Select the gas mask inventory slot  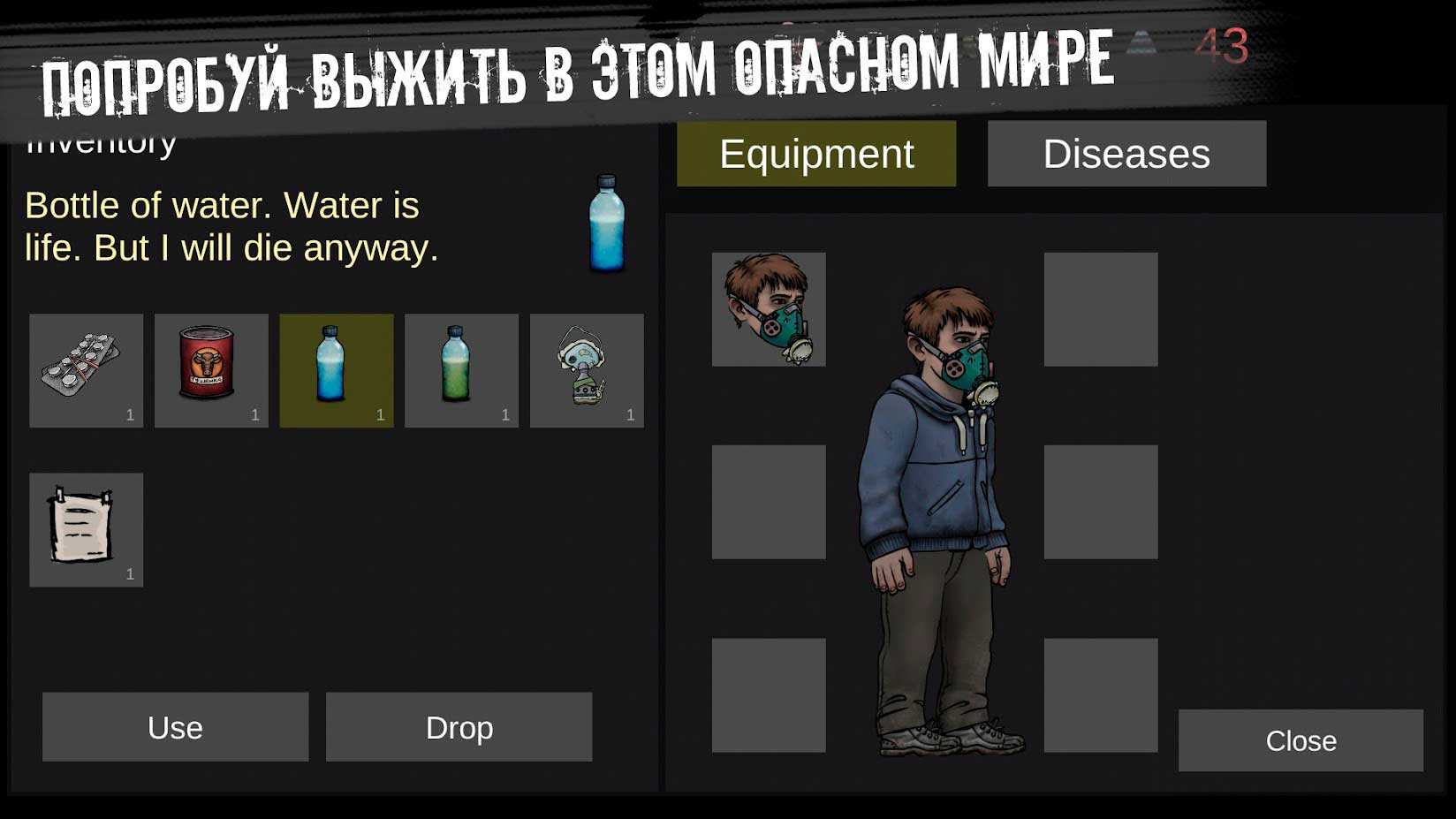pos(587,370)
